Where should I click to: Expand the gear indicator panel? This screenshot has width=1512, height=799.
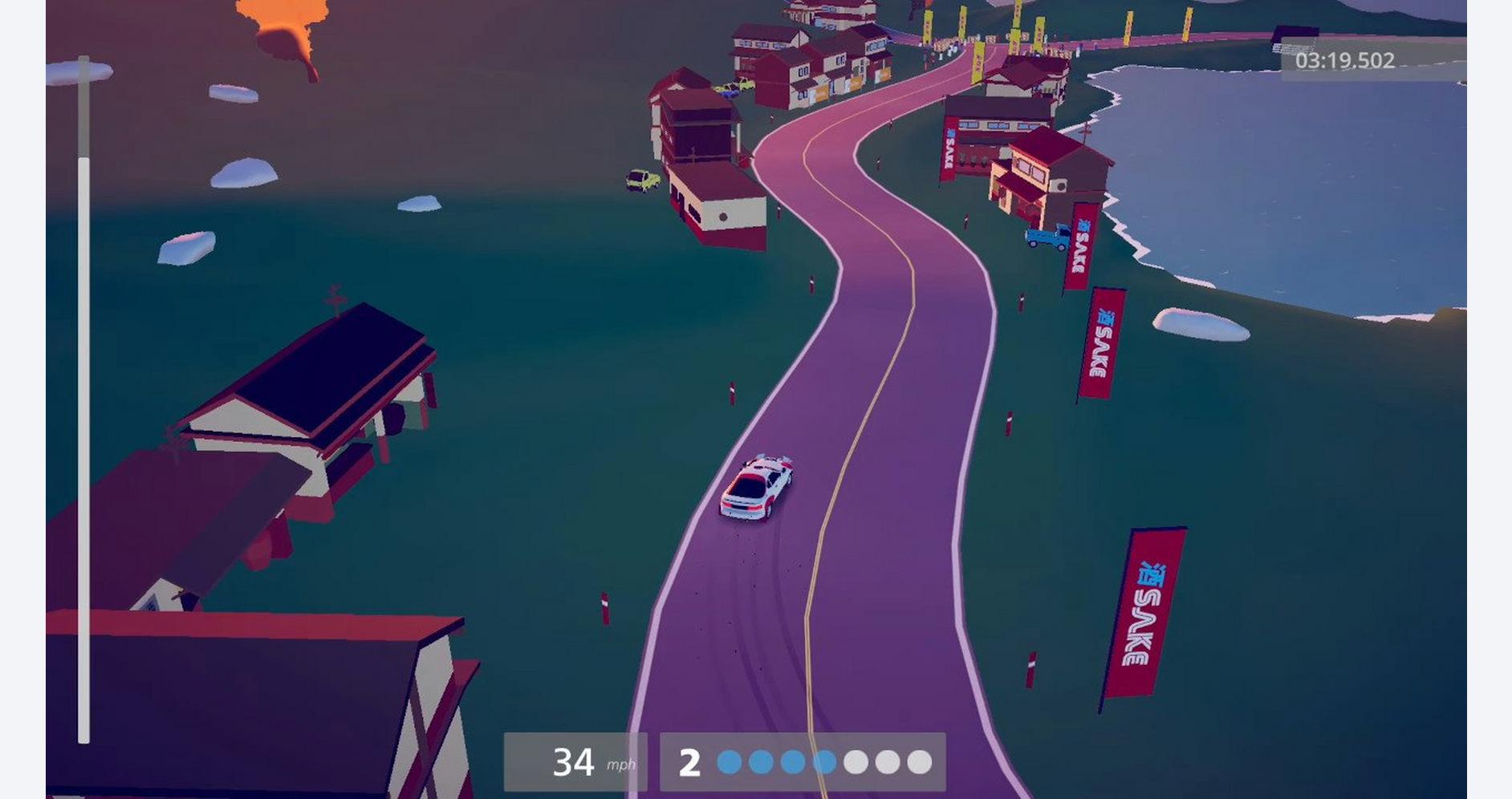pos(803,760)
